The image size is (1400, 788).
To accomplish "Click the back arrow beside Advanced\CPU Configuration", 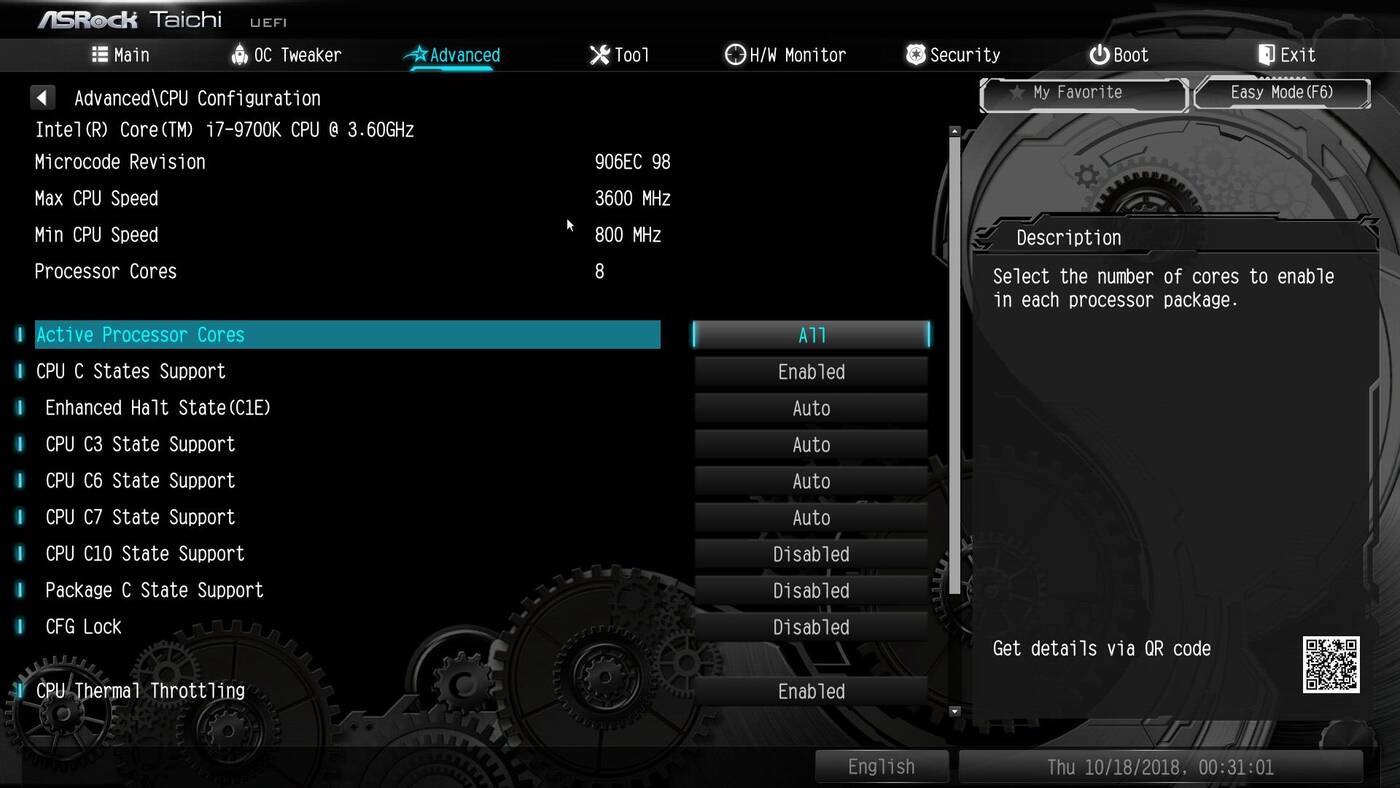I will tap(42, 98).
